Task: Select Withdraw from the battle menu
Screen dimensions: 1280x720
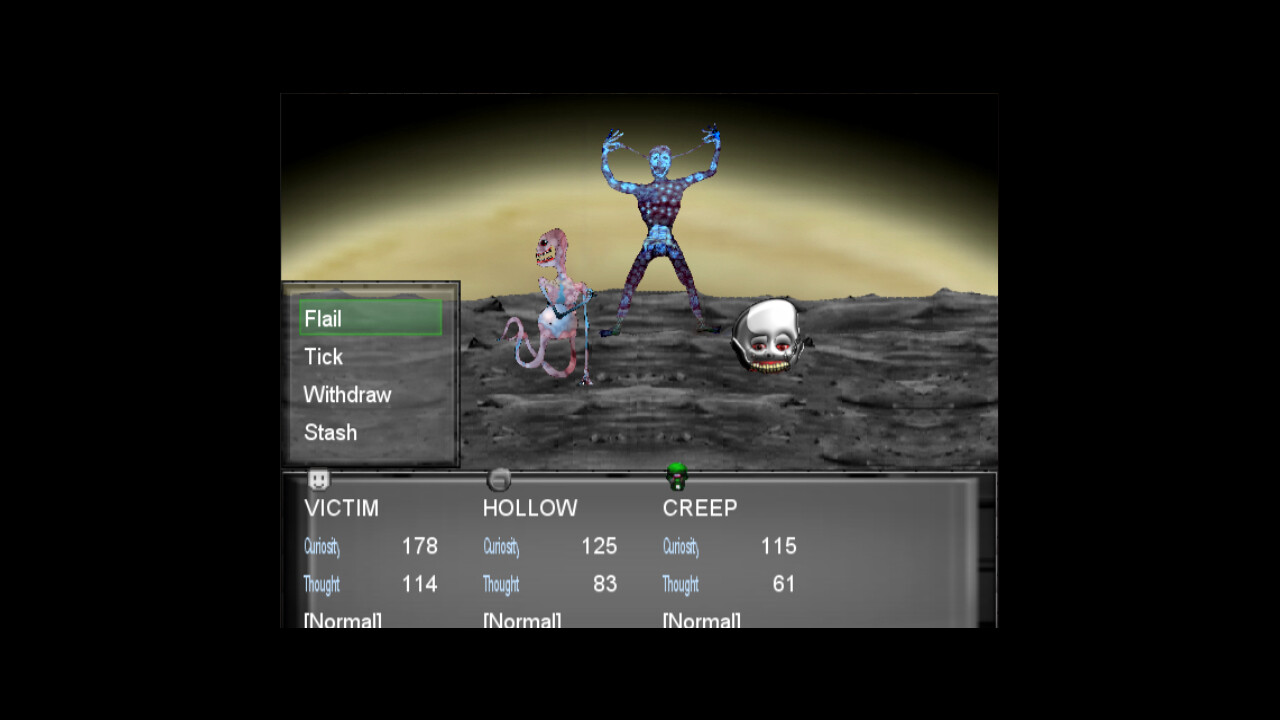Action: pyautogui.click(x=347, y=394)
